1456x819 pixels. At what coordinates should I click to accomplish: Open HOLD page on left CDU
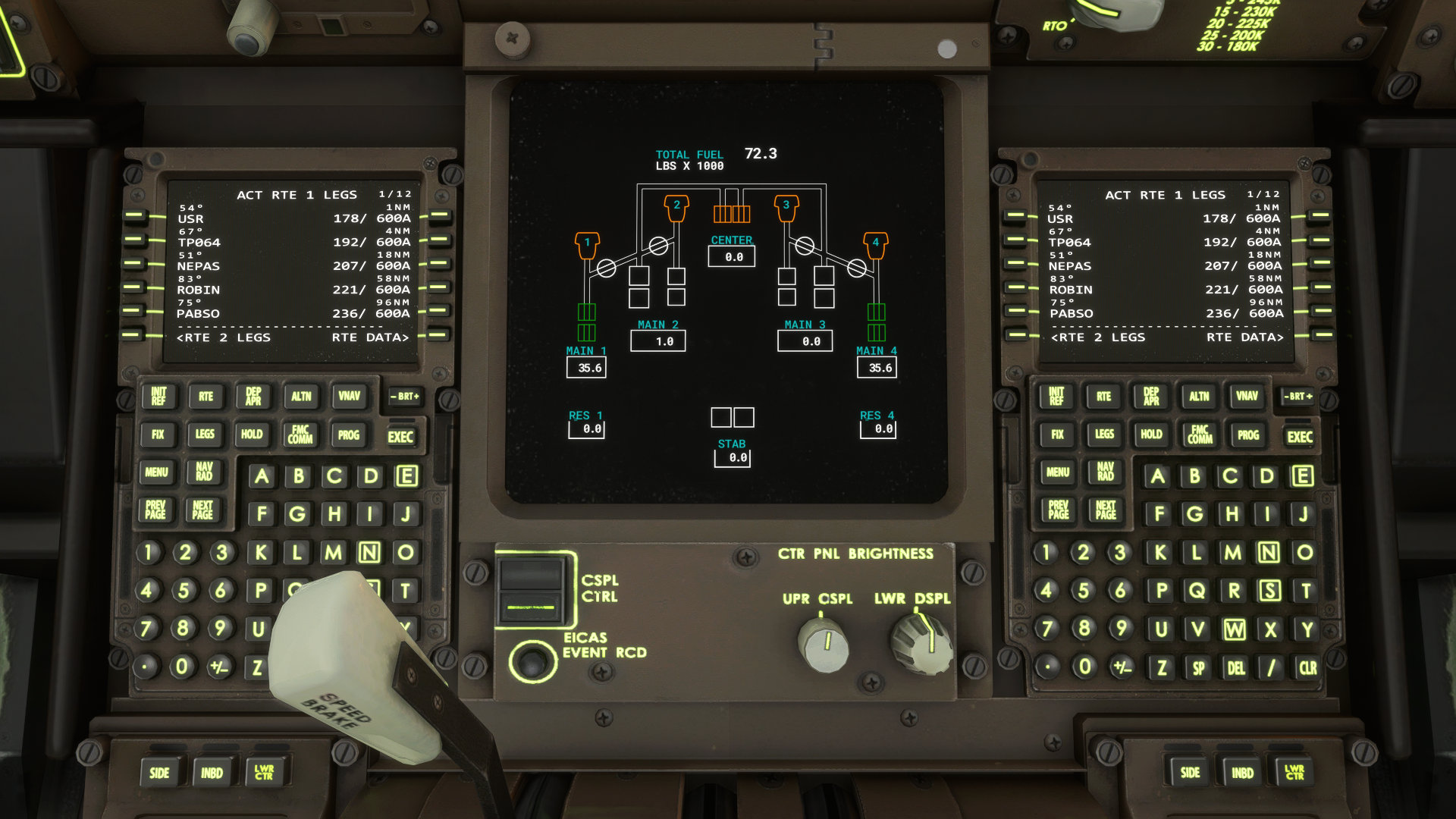252,435
